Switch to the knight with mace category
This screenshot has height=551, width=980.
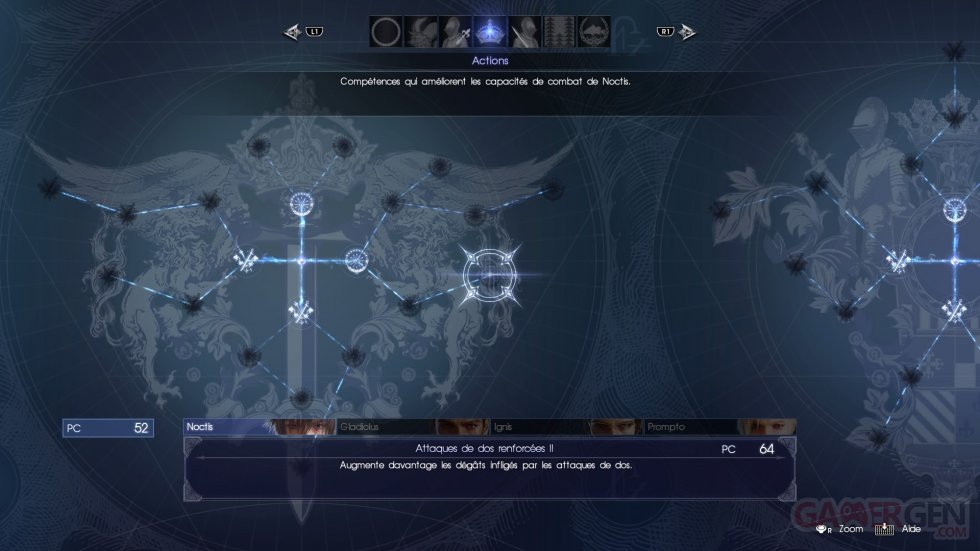(455, 32)
